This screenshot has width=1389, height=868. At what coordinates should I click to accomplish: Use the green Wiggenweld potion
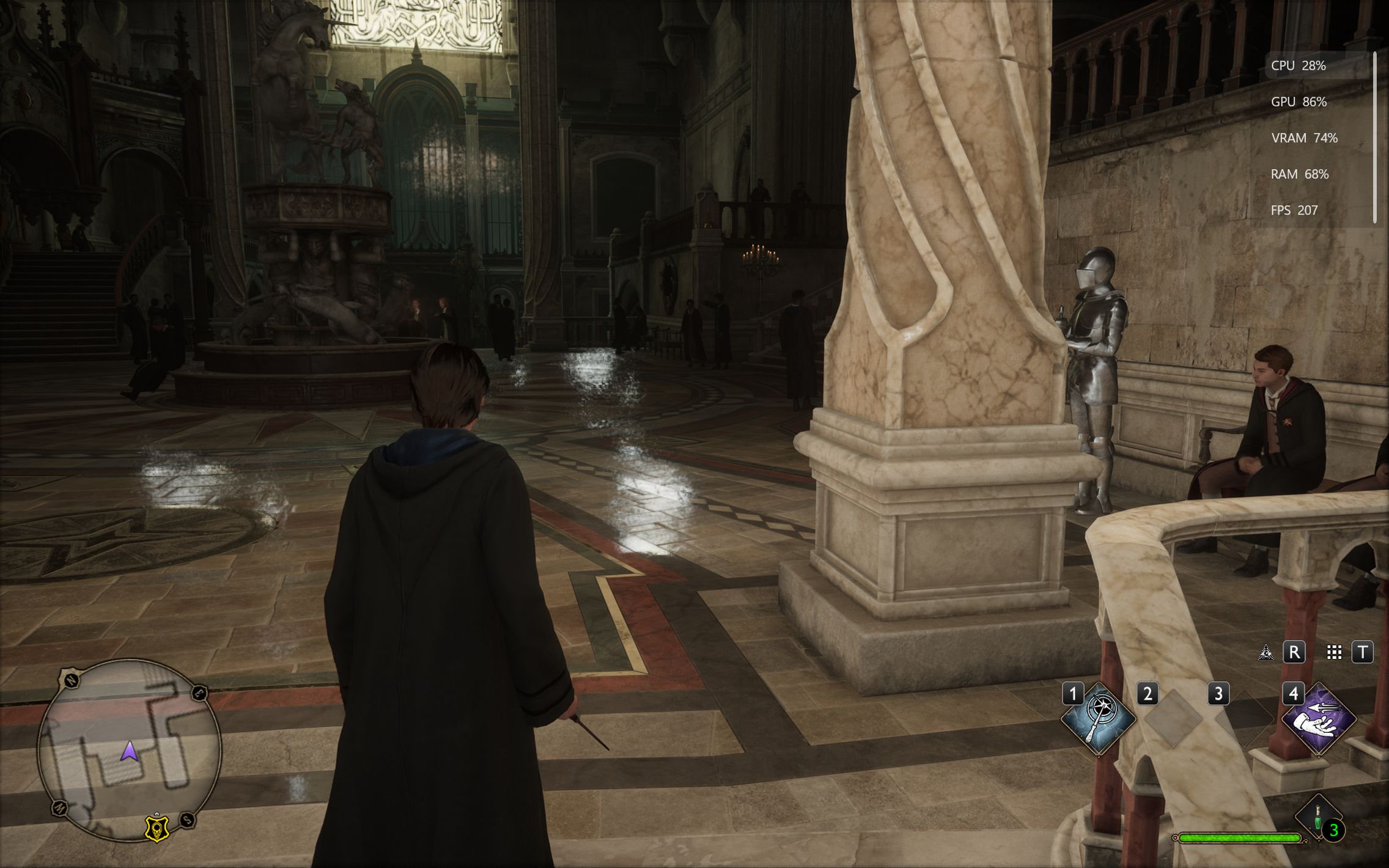coord(1318,818)
